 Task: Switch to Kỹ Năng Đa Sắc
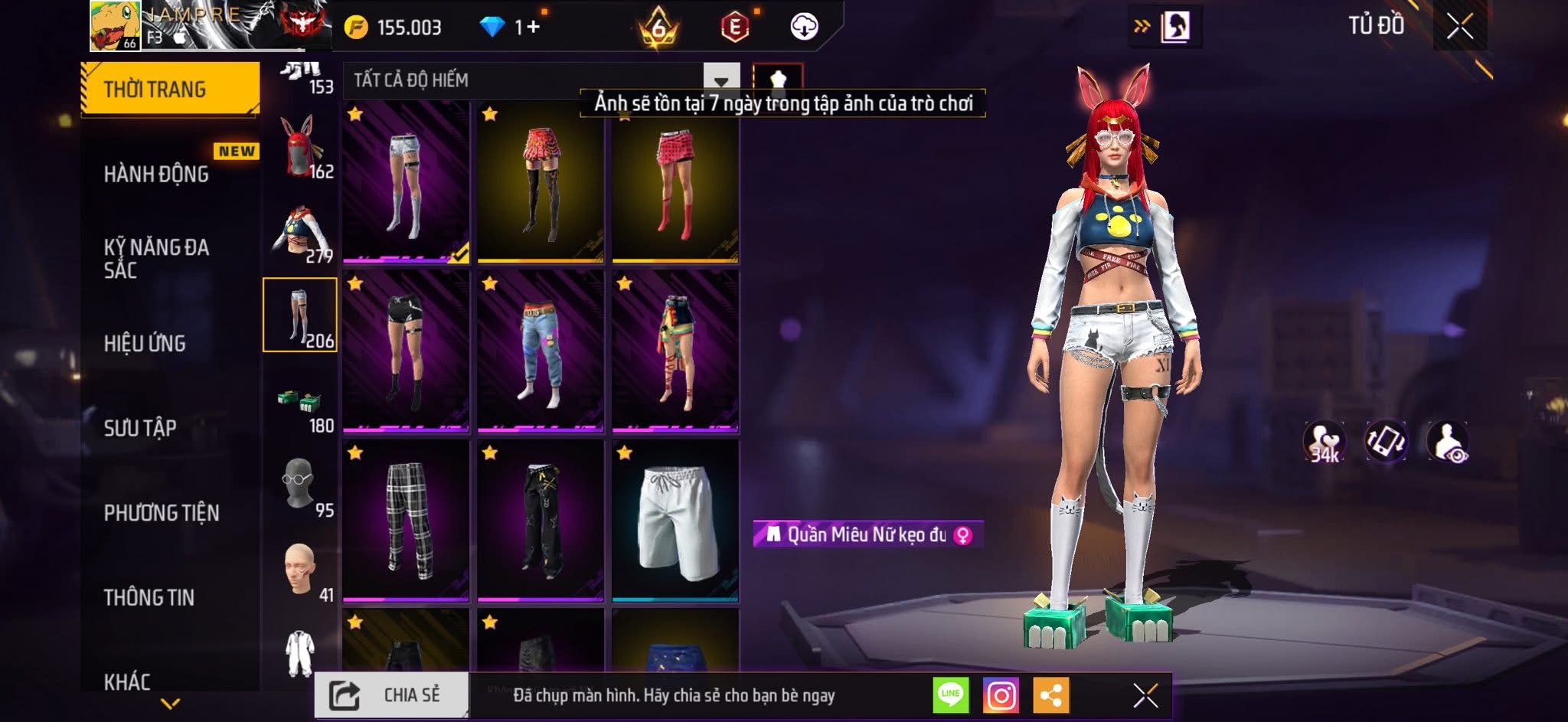click(x=157, y=258)
